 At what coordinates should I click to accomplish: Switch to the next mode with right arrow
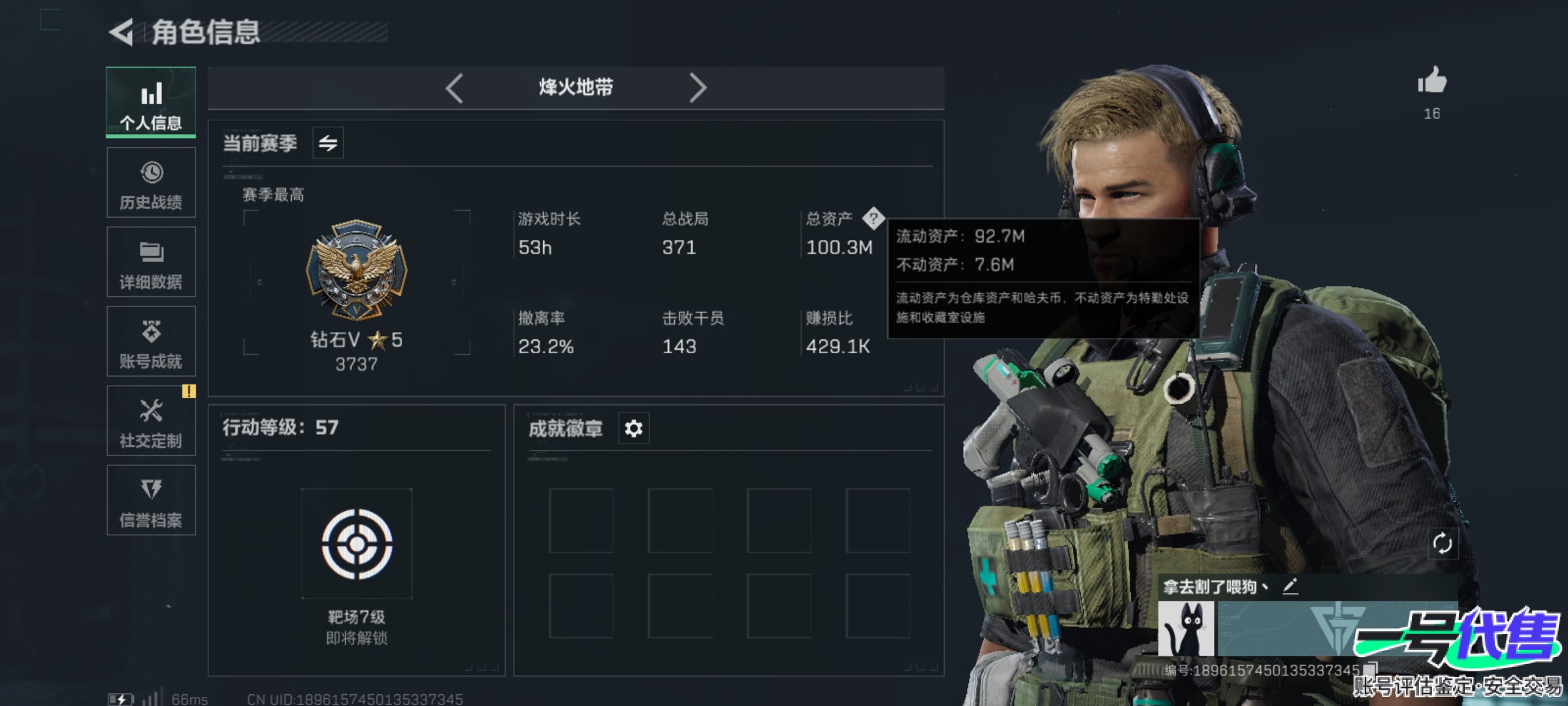coord(698,88)
